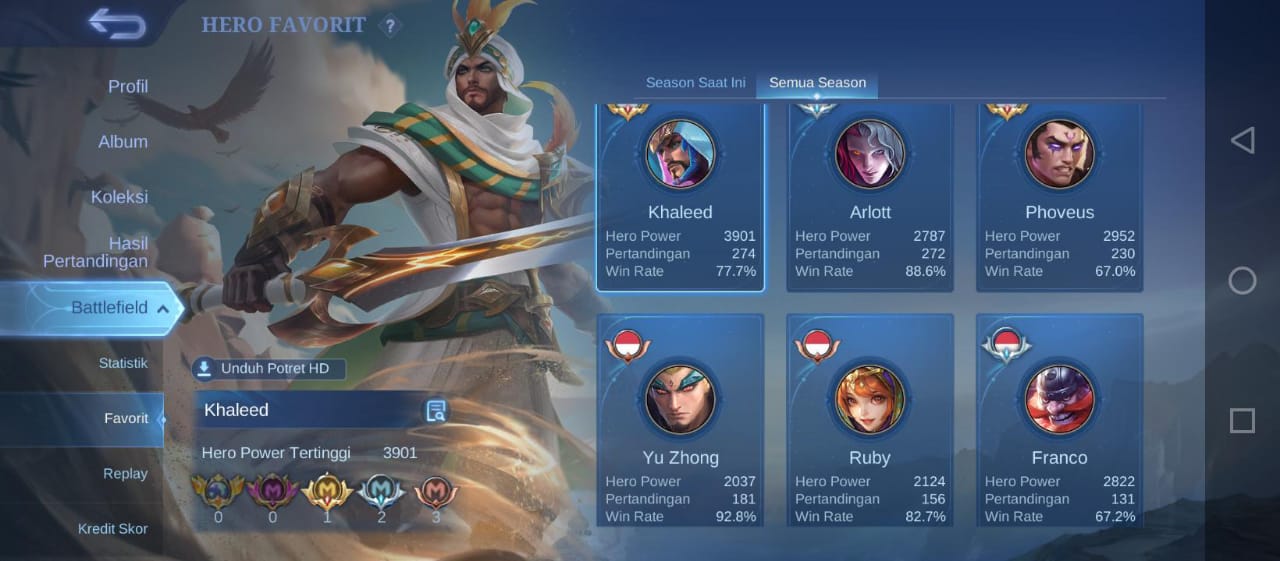Pick the Ruby hero card
This screenshot has height=561, width=1280.
click(x=870, y=420)
